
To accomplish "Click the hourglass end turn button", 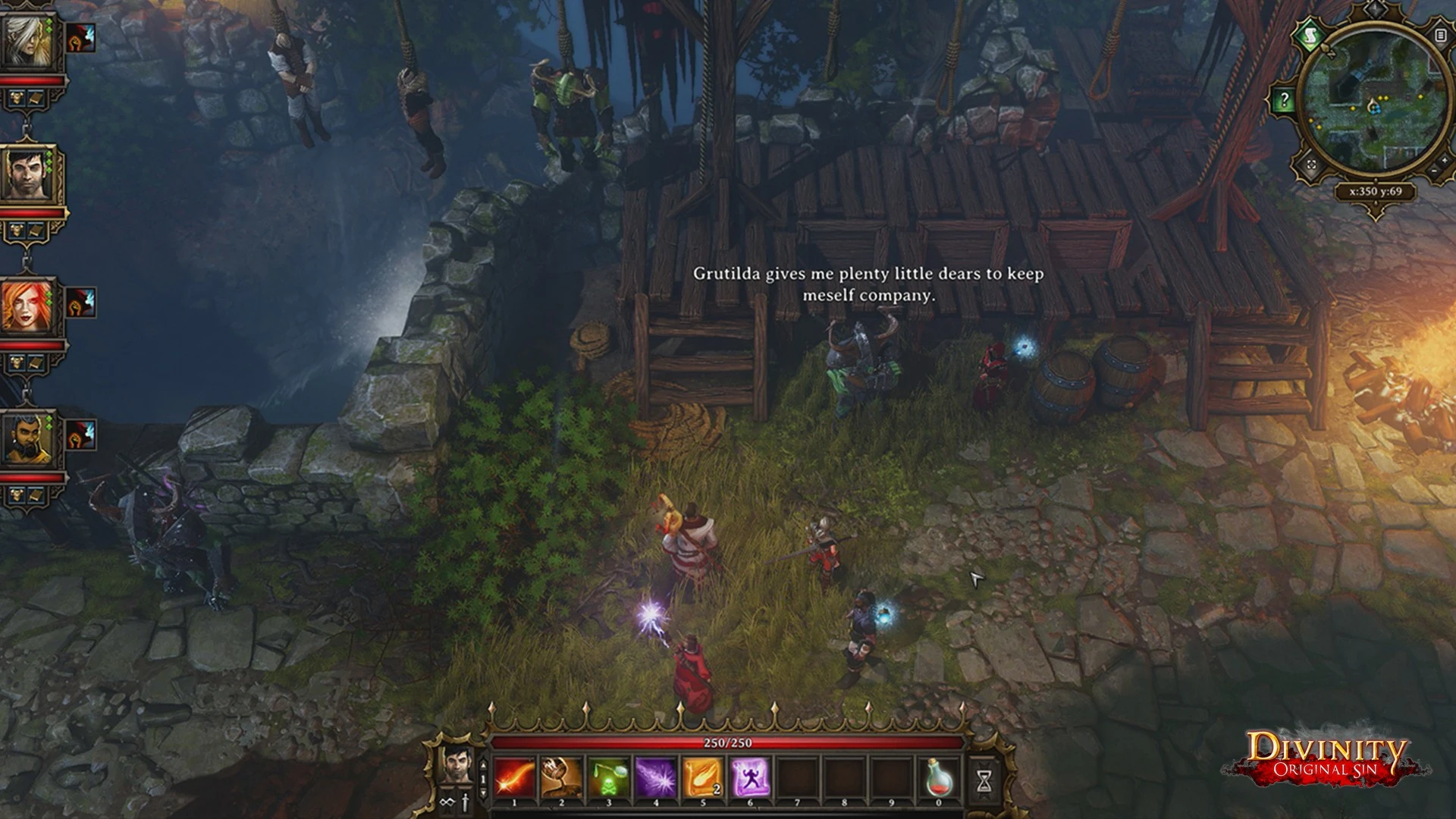I will click(x=984, y=779).
